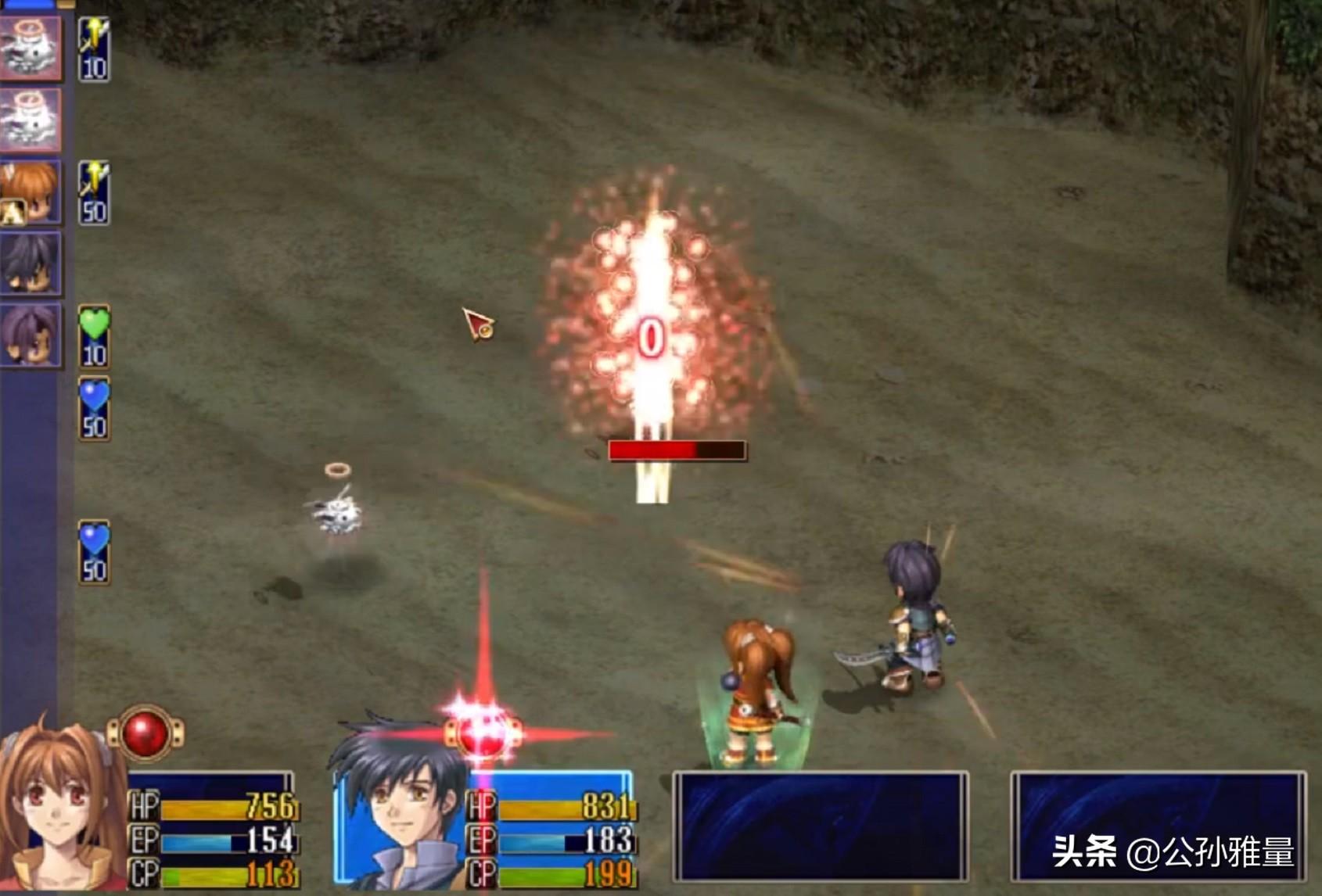Activate the red orb beside Estelle's portrait
The height and width of the screenshot is (896, 1322).
(145, 733)
